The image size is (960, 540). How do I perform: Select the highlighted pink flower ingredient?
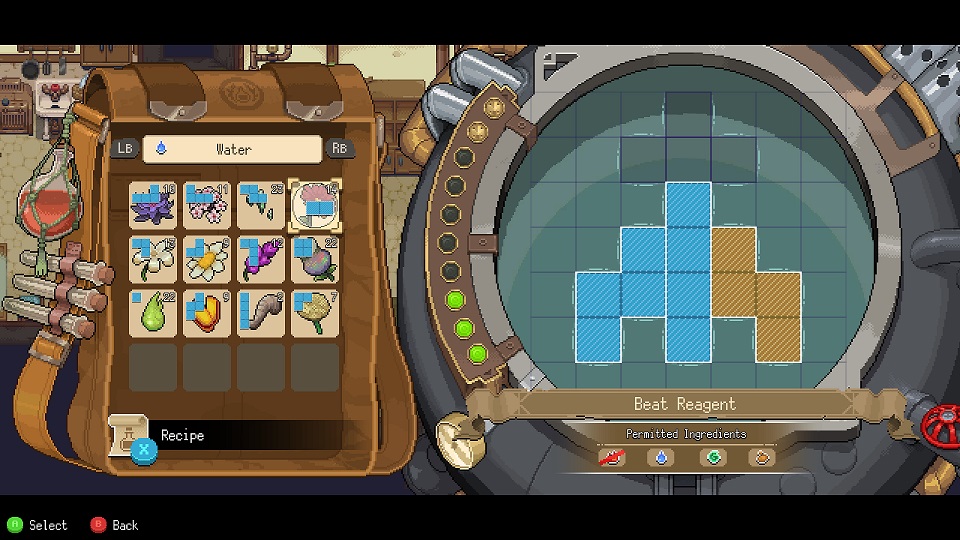(x=315, y=205)
